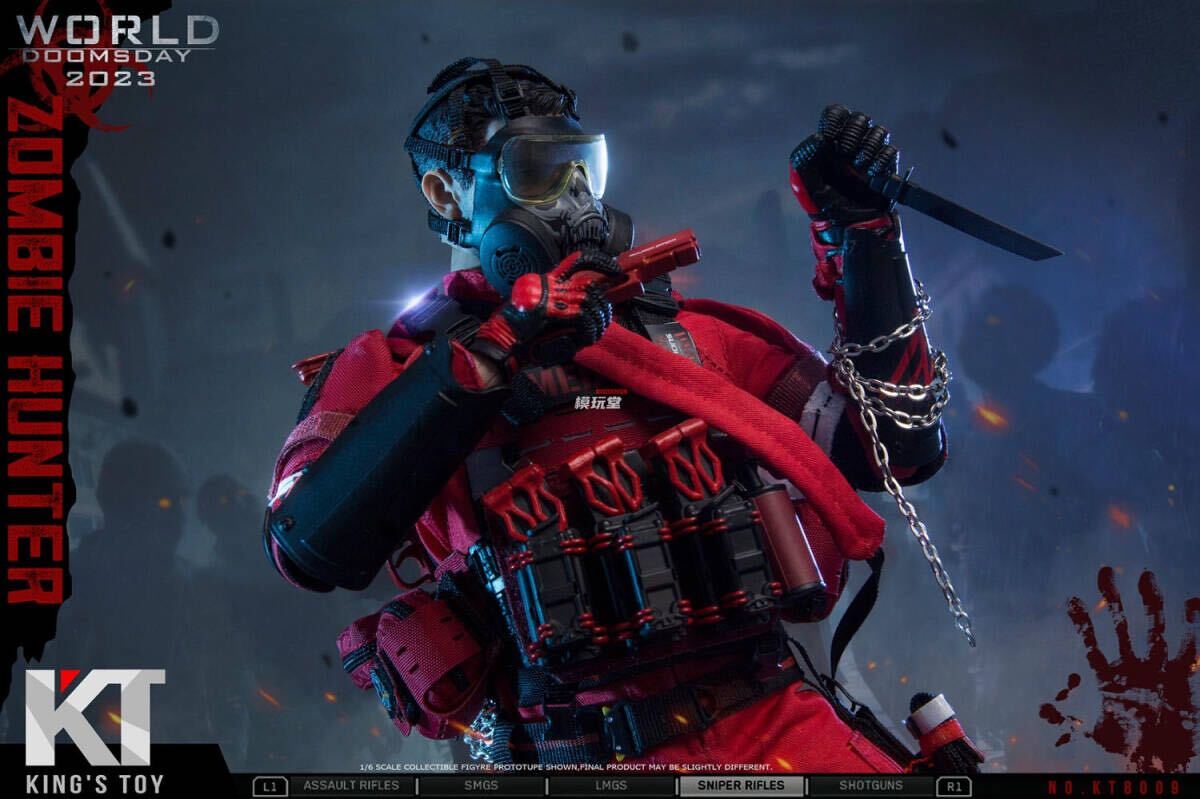1200x799 pixels.
Task: Open the LMGs tab
Action: tap(610, 786)
